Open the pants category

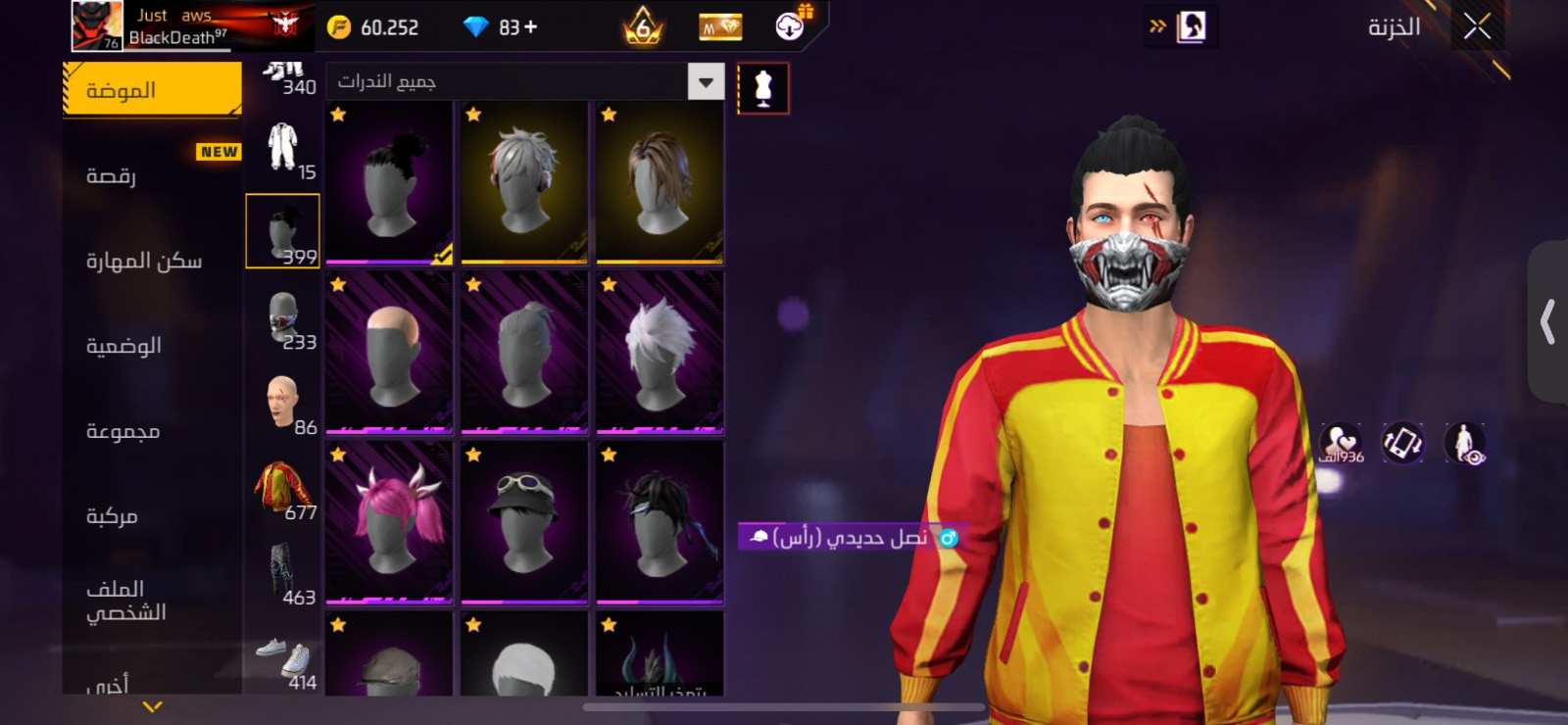(283, 573)
